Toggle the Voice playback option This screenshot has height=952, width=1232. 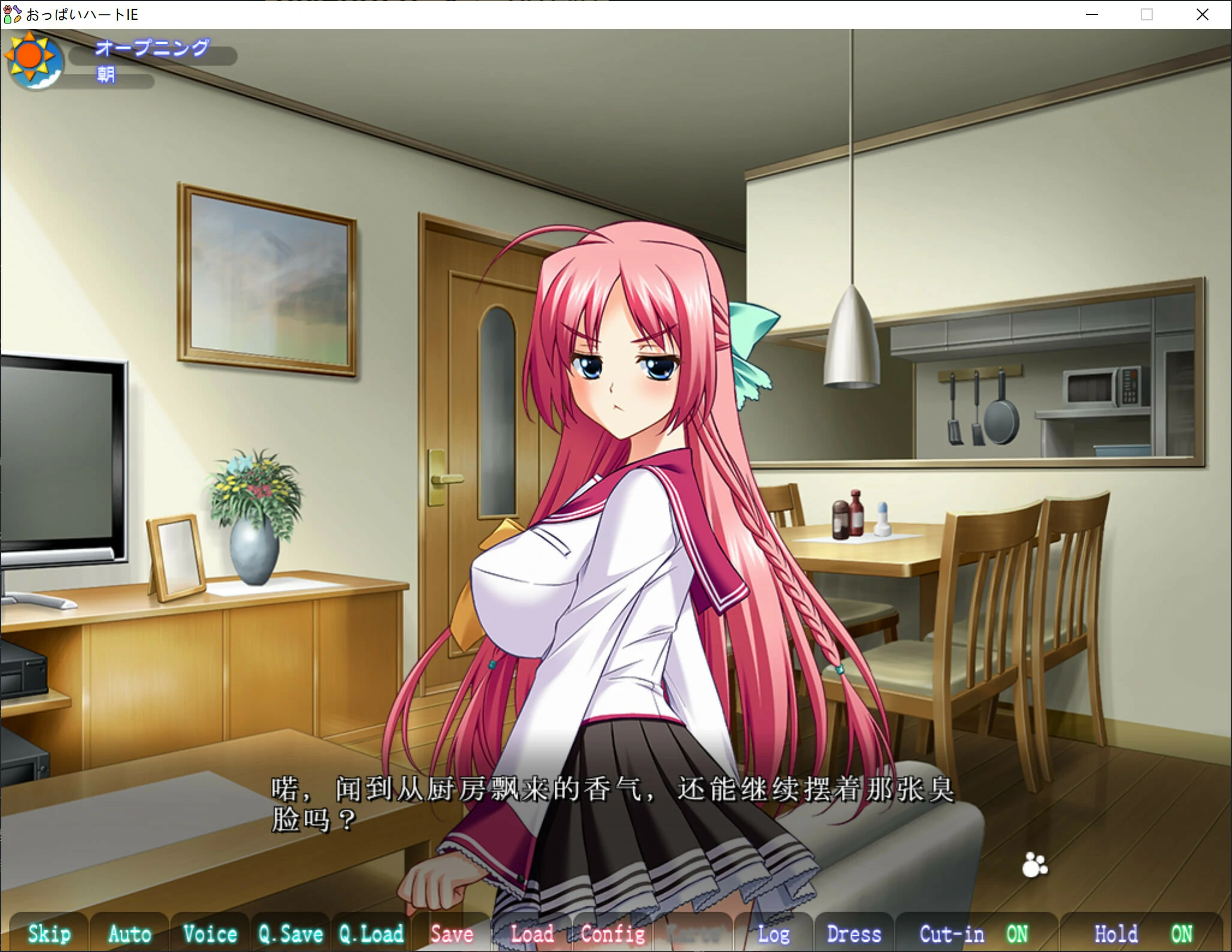[x=210, y=933]
